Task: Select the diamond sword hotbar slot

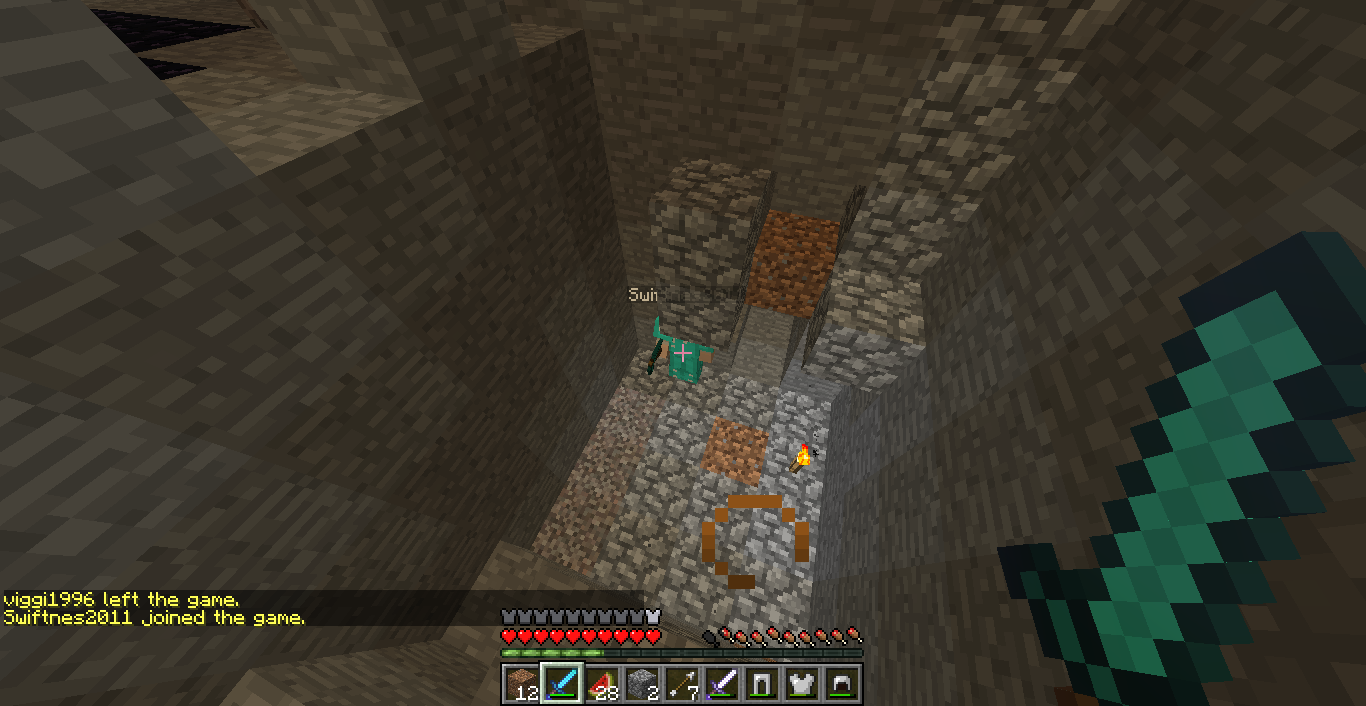Action: (562, 684)
